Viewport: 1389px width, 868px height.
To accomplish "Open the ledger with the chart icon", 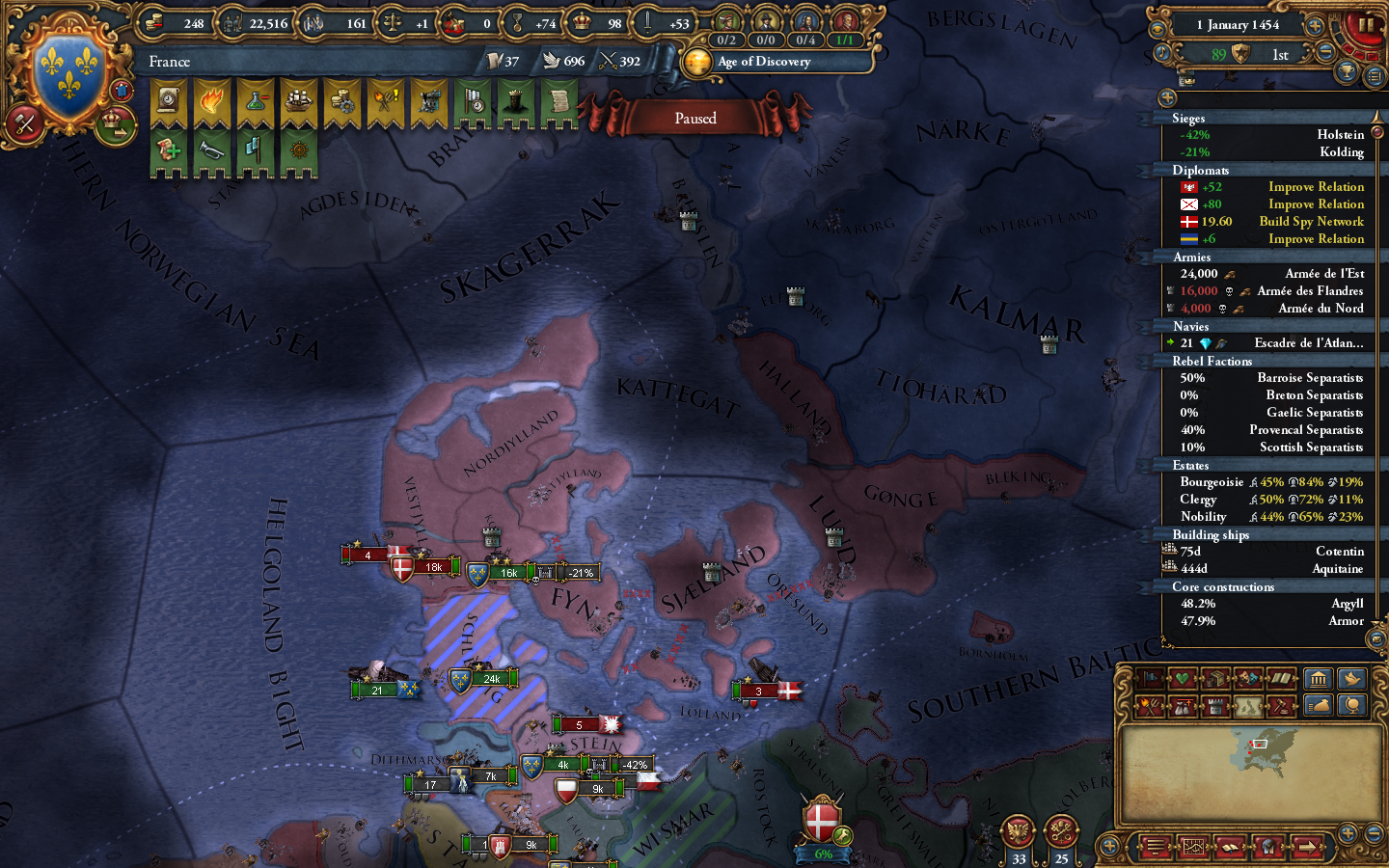I will (1192, 847).
